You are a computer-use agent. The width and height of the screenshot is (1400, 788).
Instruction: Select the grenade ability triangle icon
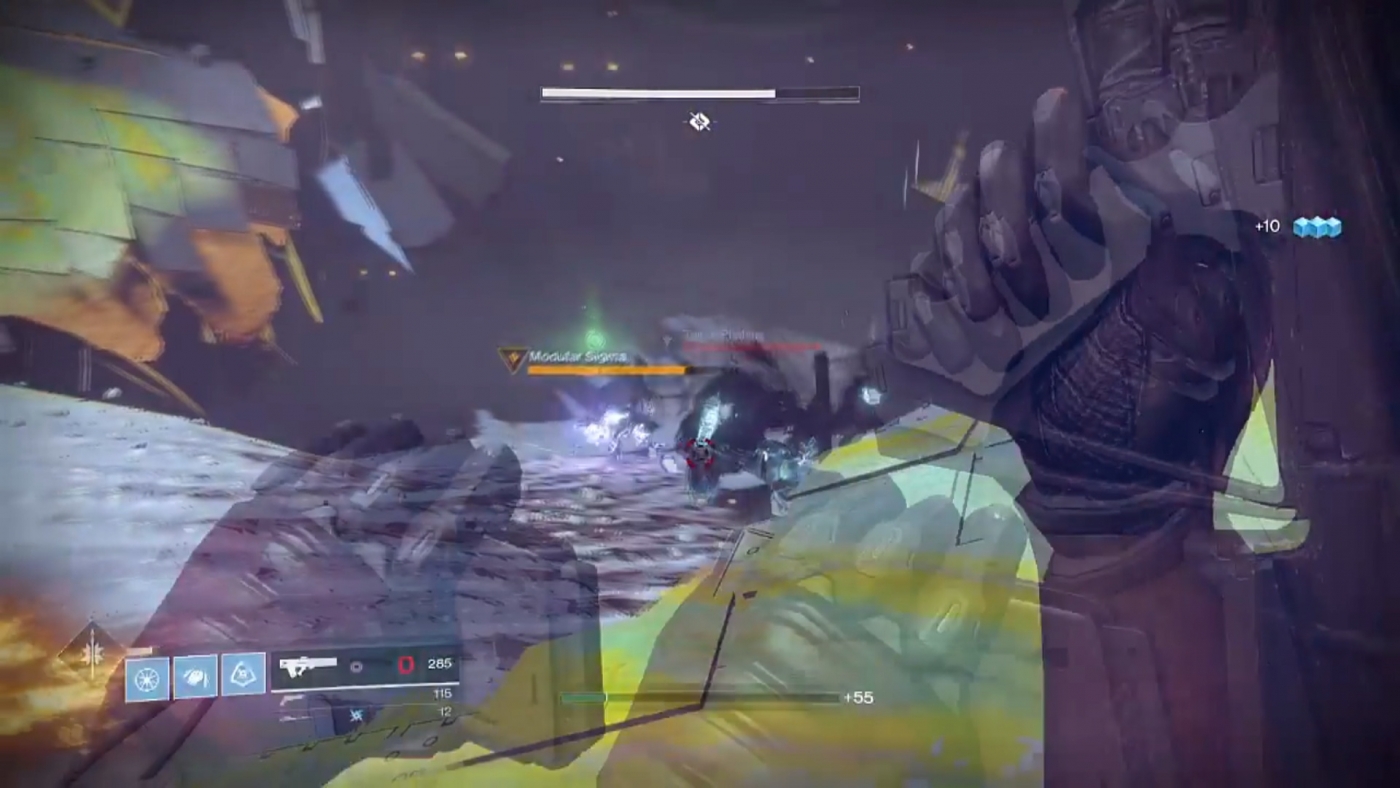coord(242,672)
